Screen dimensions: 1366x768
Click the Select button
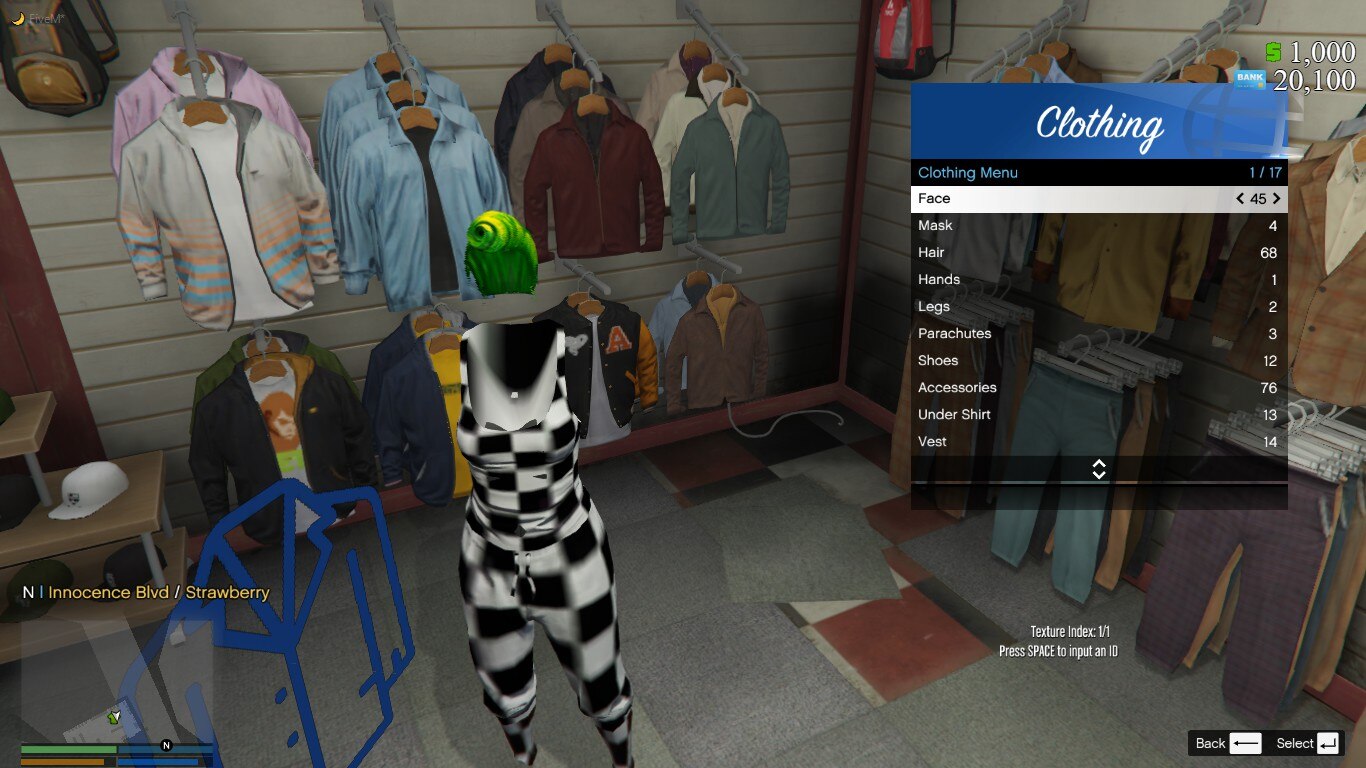[x=1307, y=743]
